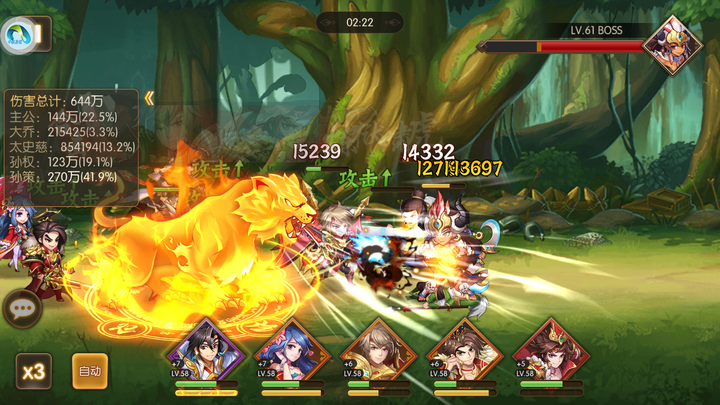Toggle the x3 battle speed button
This screenshot has width=720, height=405.
tap(34, 371)
